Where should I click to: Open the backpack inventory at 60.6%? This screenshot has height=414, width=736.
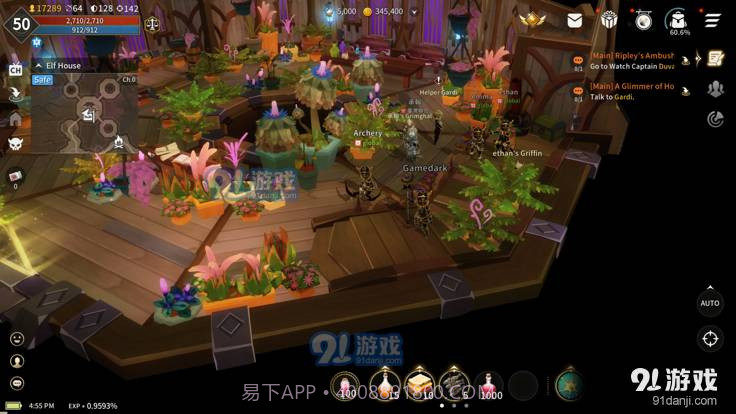pos(678,20)
